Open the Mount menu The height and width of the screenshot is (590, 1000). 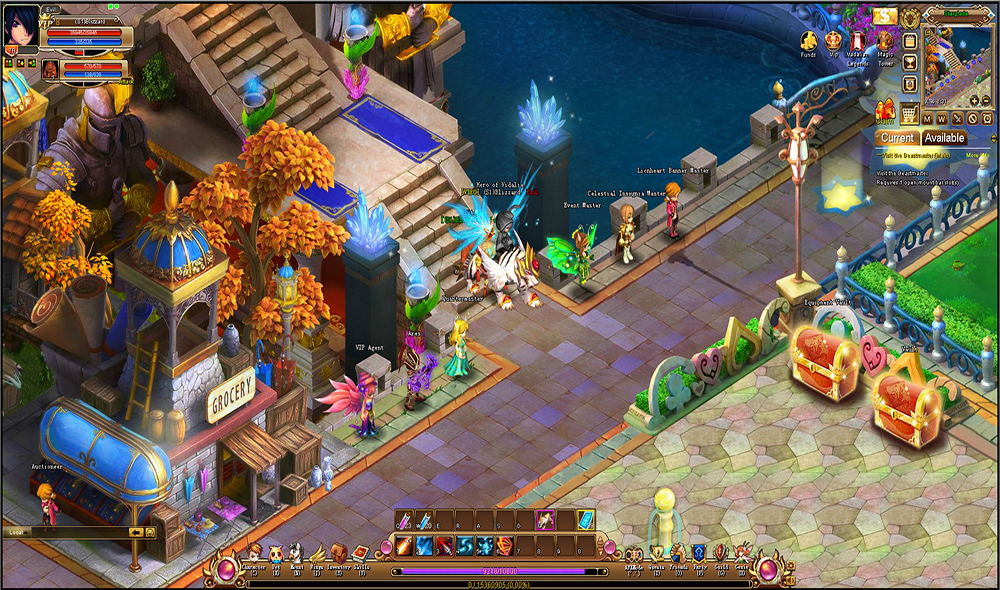coord(296,553)
